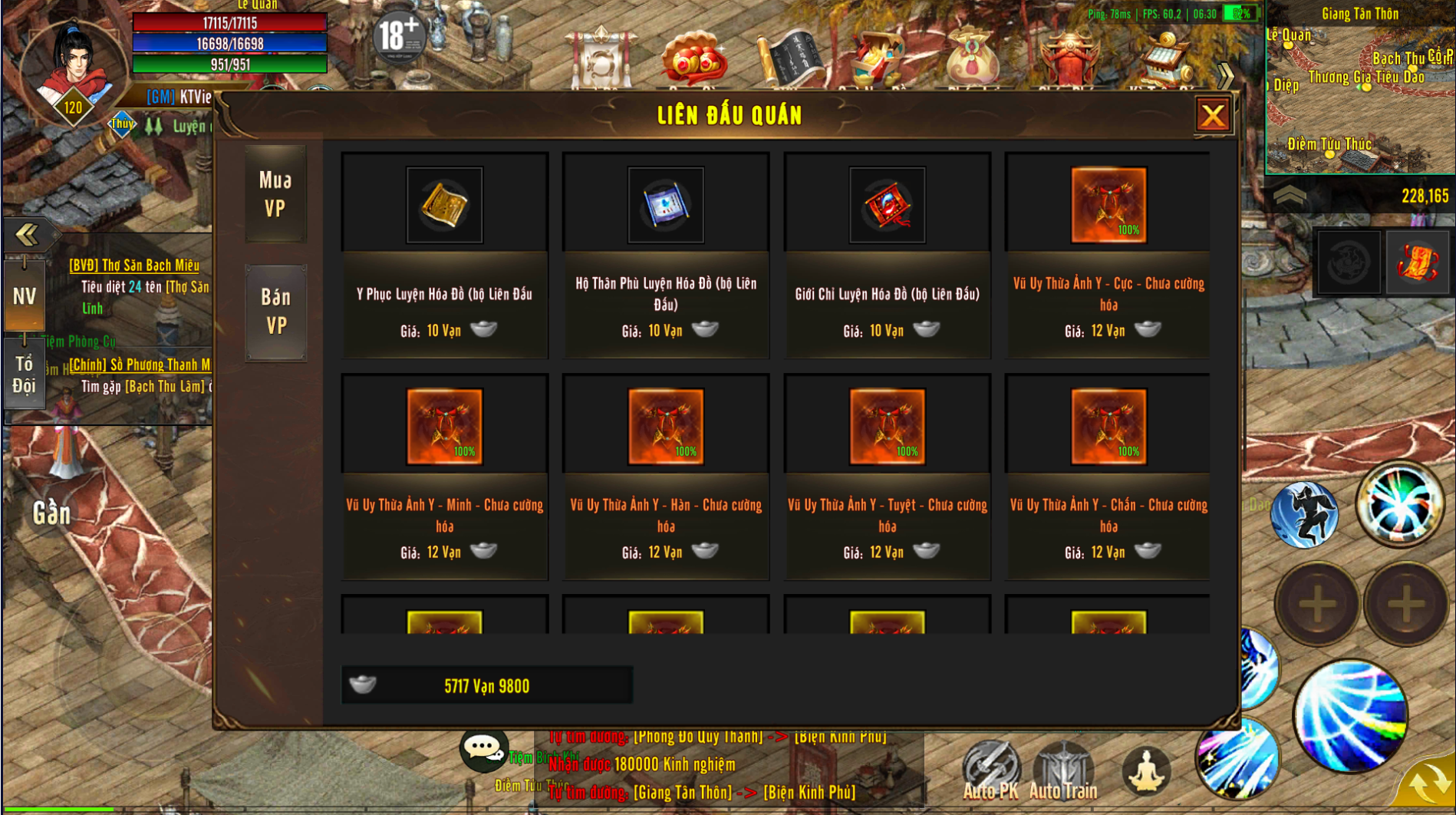Close the Liên Đấu Quán shop window

(1212, 116)
